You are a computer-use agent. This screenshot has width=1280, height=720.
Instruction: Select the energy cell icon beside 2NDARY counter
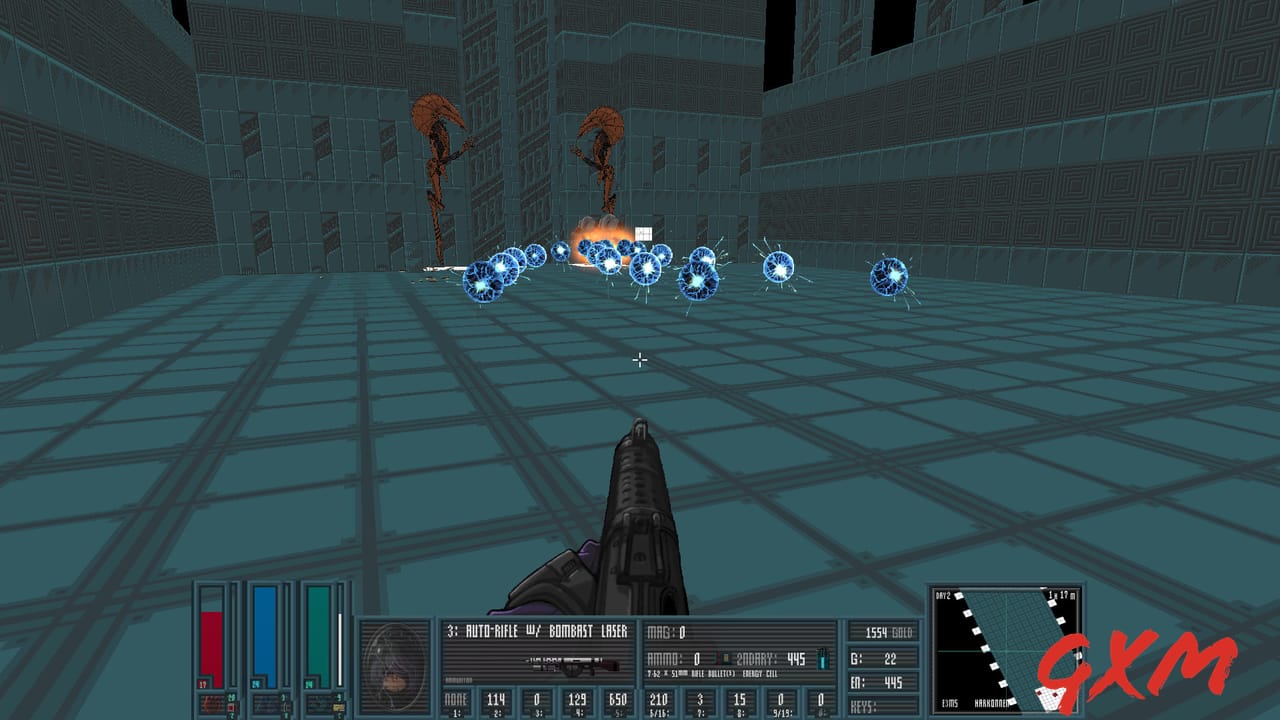point(822,658)
